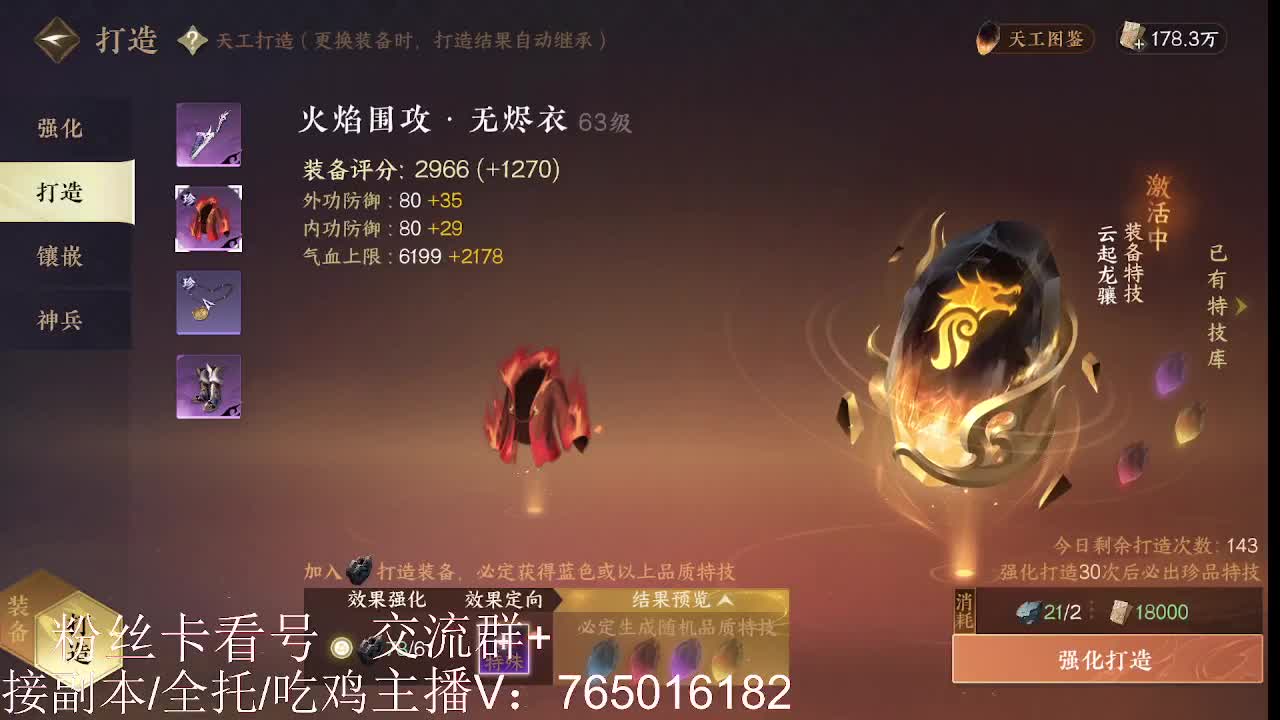Open the 镶嵌 tab in the sidebar
The image size is (1280, 720).
tap(59, 257)
